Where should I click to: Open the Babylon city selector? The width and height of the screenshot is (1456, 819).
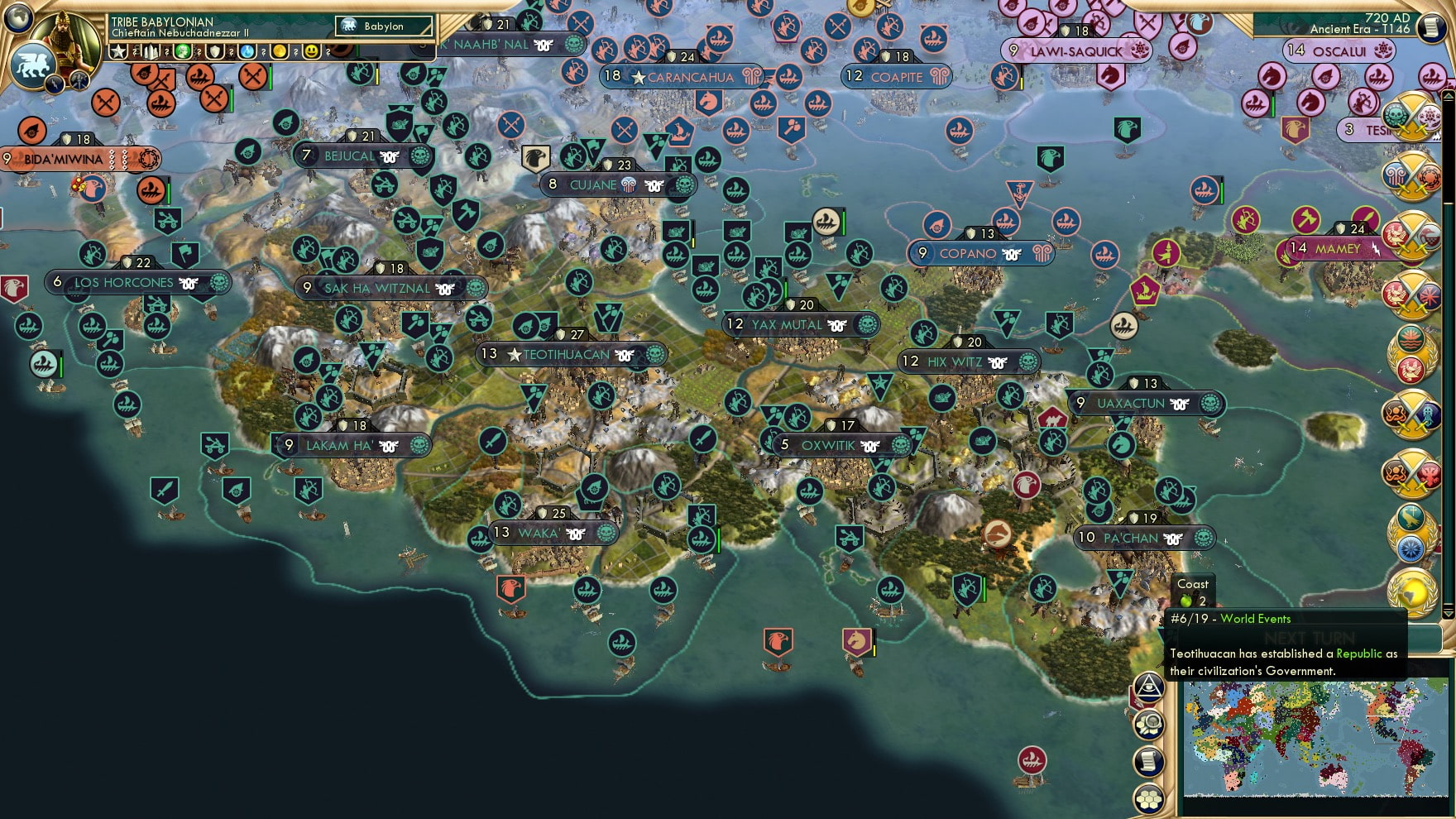coord(385,26)
